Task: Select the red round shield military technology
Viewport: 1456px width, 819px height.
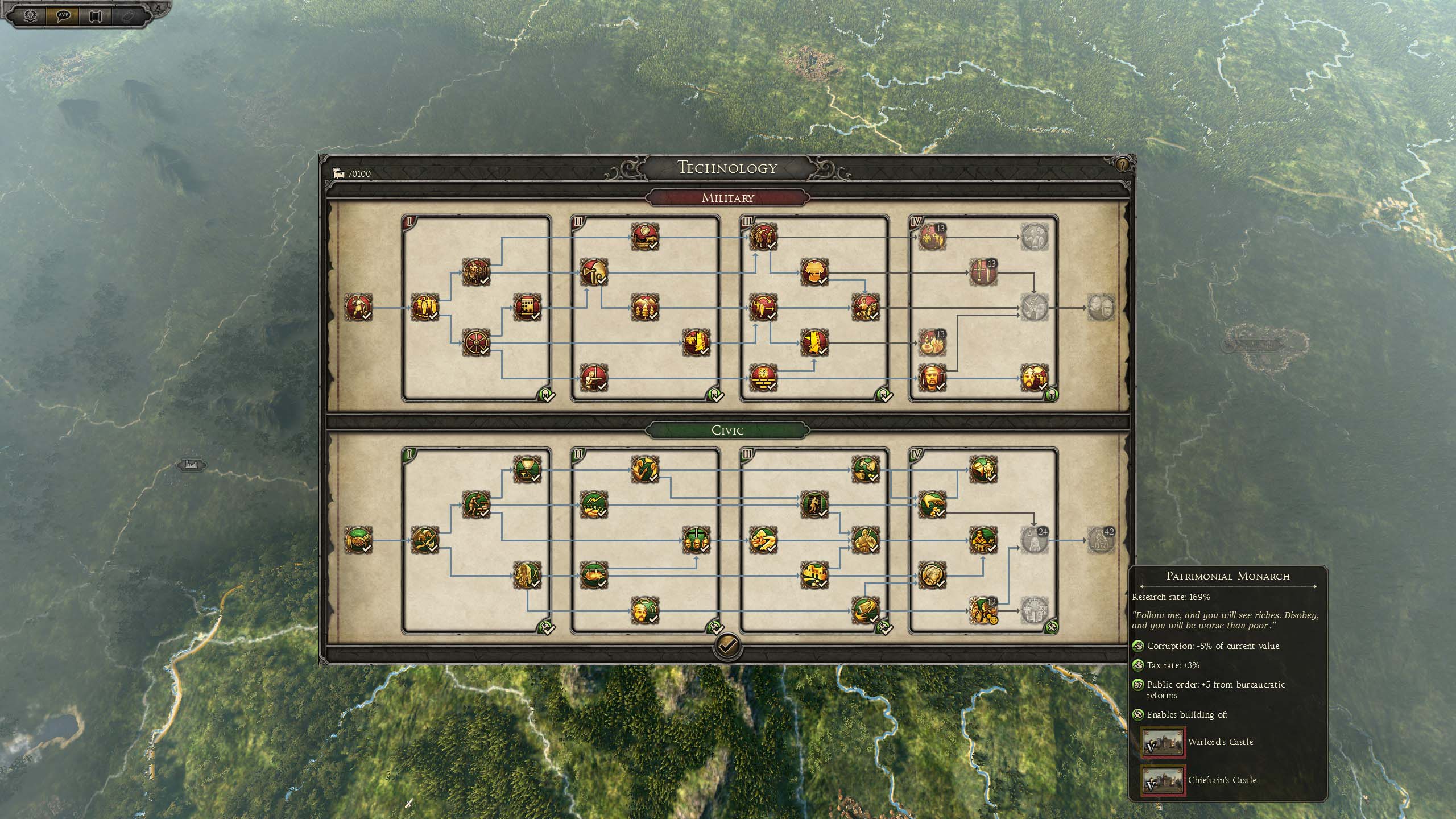Action: point(476,343)
